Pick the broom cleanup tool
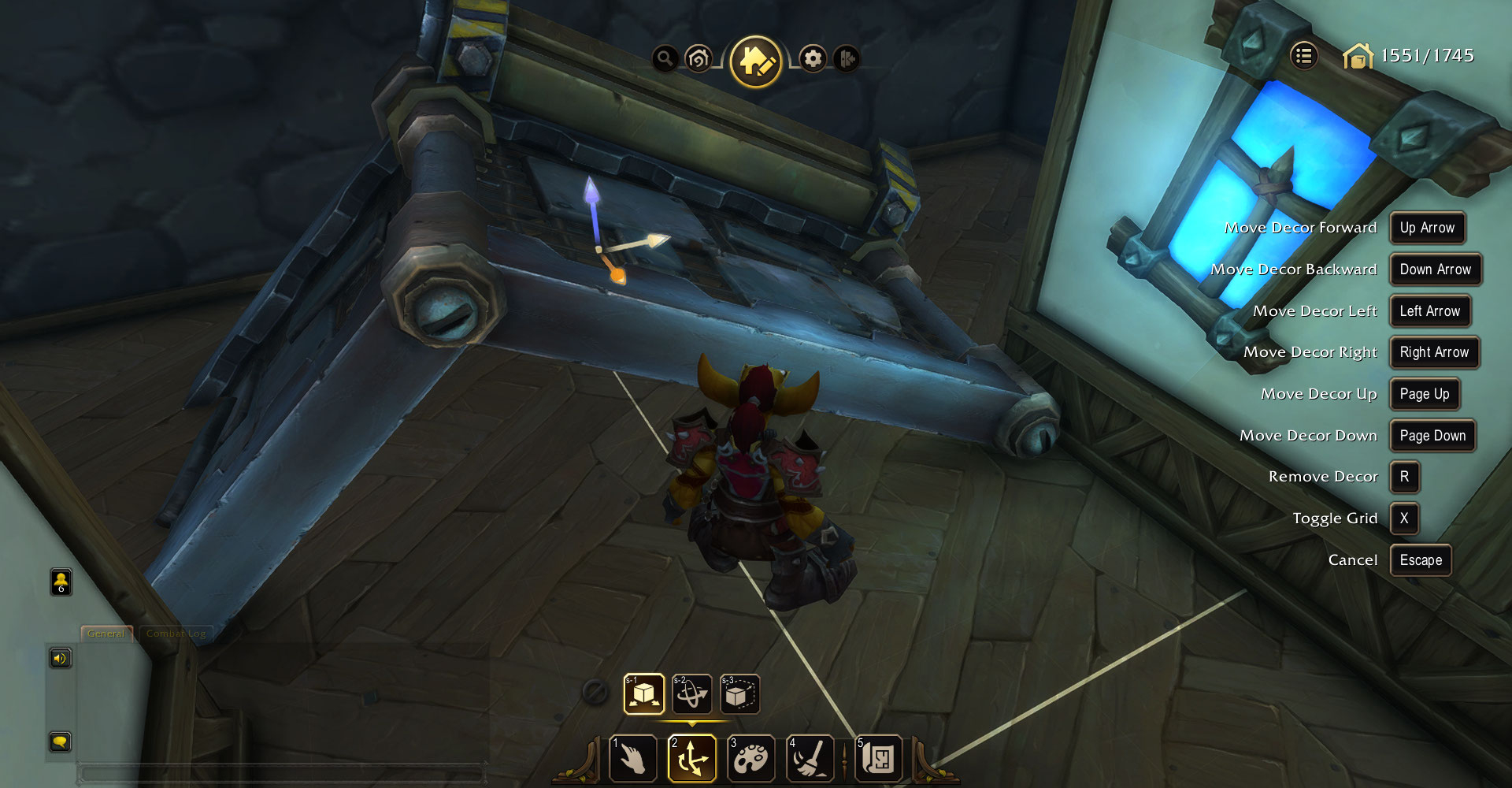The image size is (1512, 788). coord(810,758)
